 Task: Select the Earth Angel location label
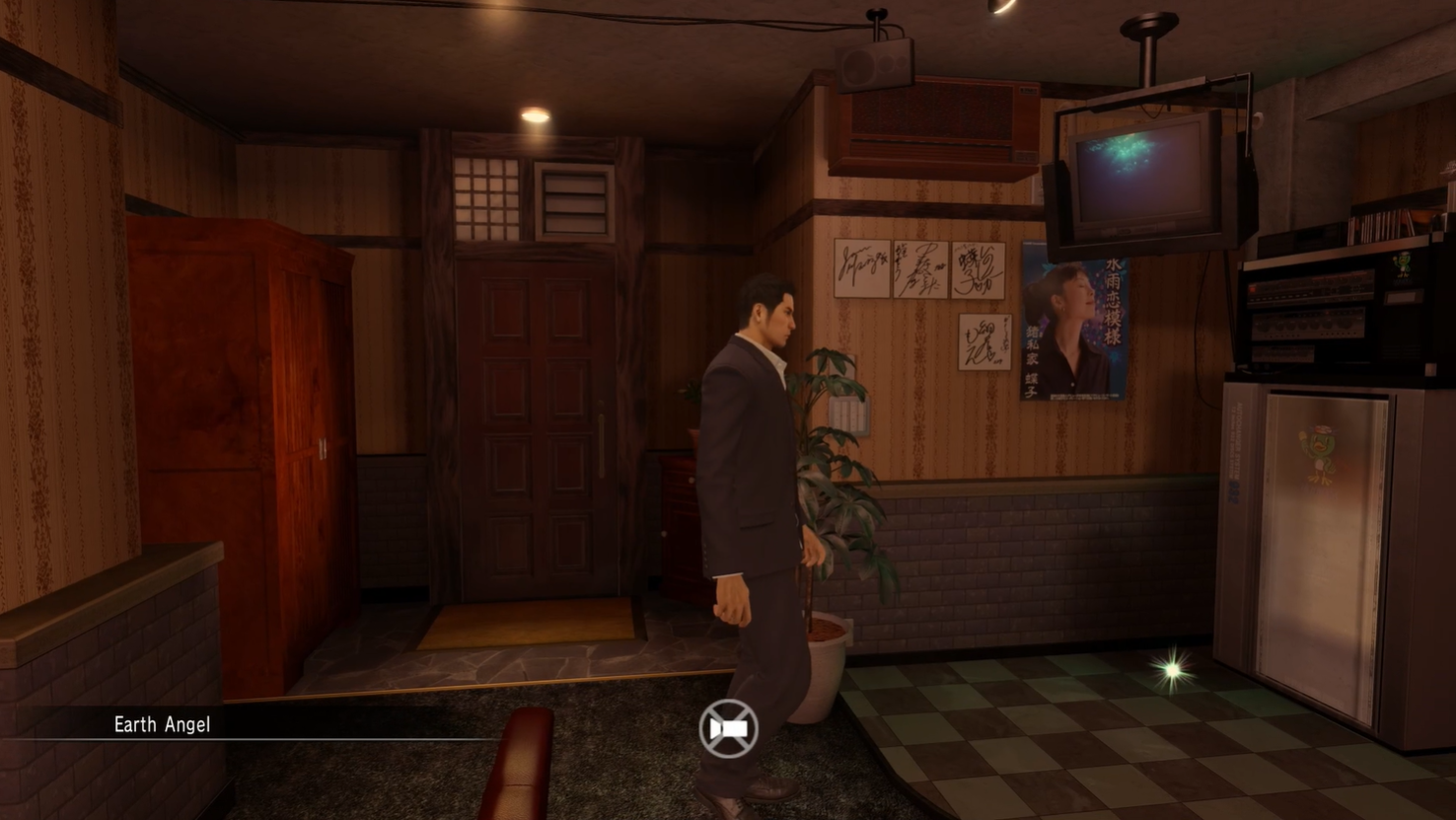[x=162, y=724]
